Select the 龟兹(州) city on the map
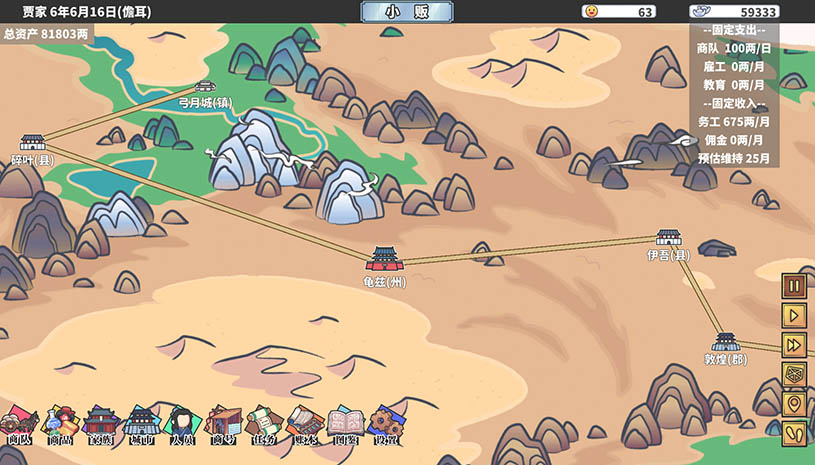 [x=384, y=260]
